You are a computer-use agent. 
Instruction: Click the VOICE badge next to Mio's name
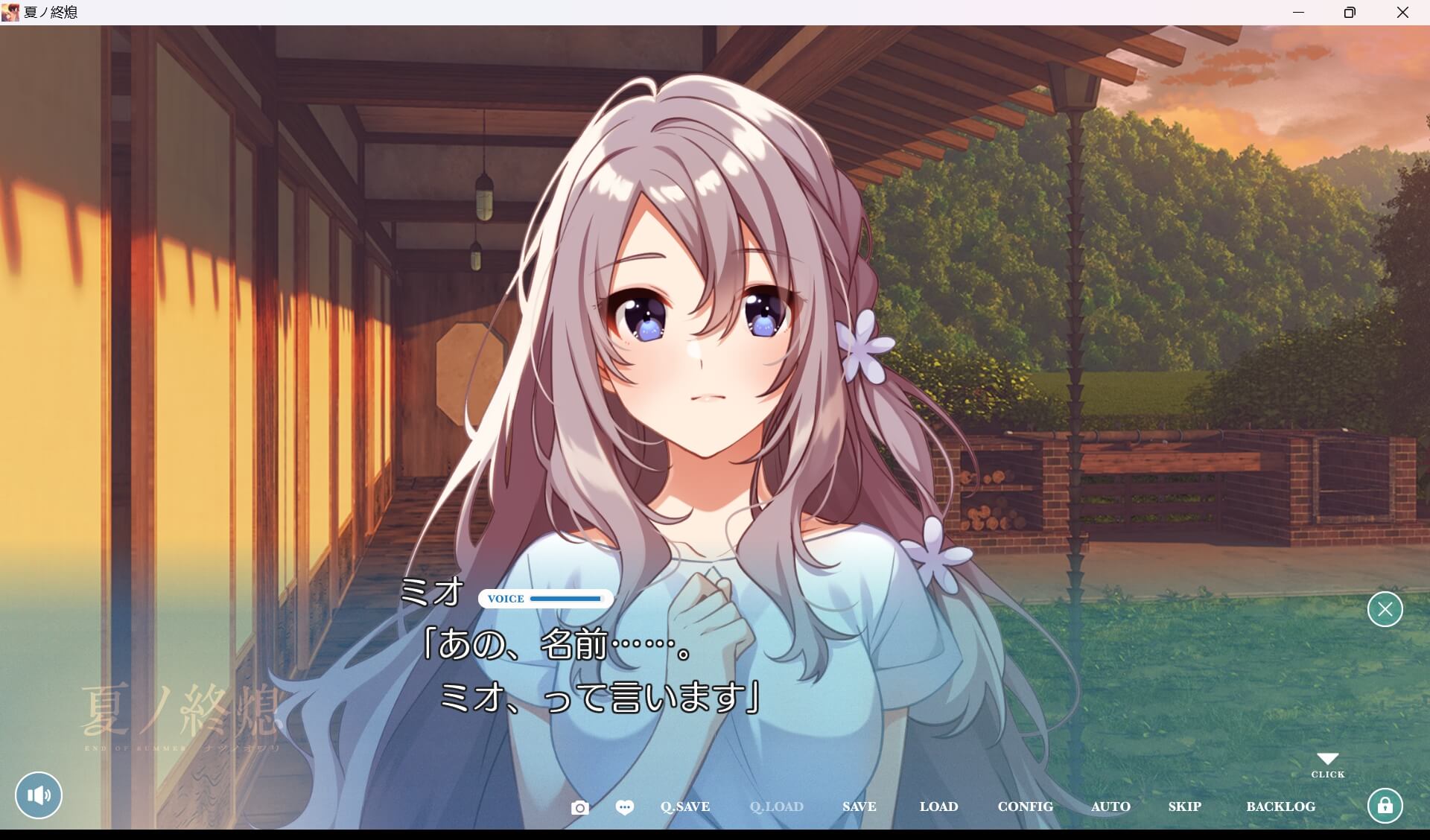pos(506,599)
